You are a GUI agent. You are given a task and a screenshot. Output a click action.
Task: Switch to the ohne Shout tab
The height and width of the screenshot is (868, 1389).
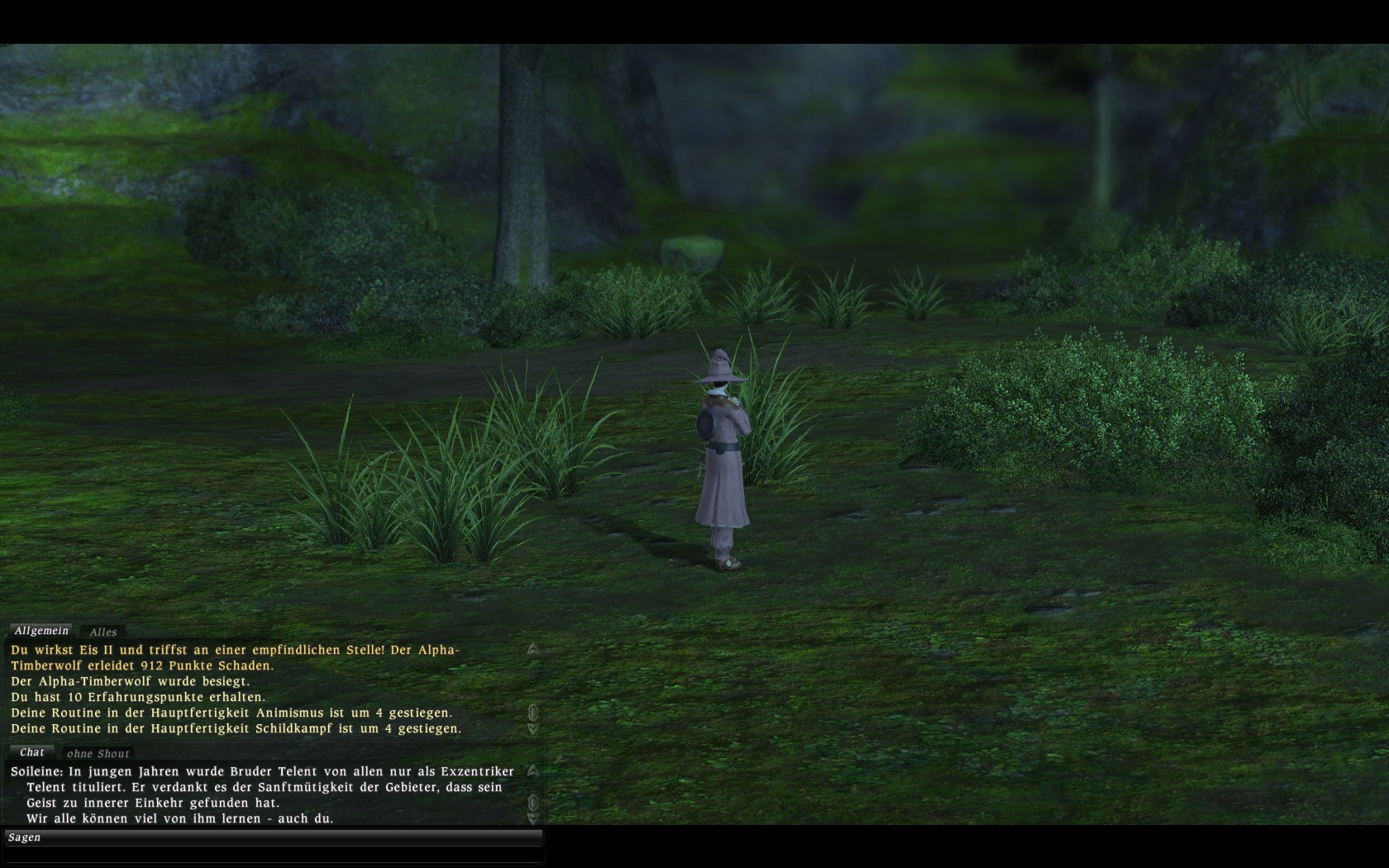(98, 753)
